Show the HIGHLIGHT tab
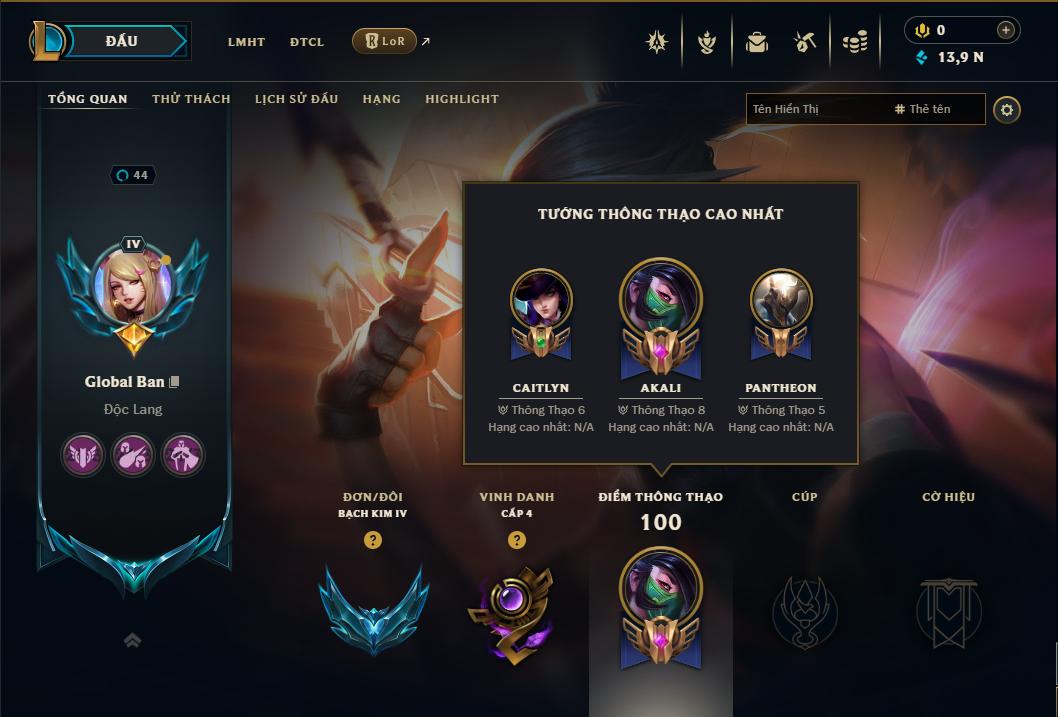 pos(461,99)
